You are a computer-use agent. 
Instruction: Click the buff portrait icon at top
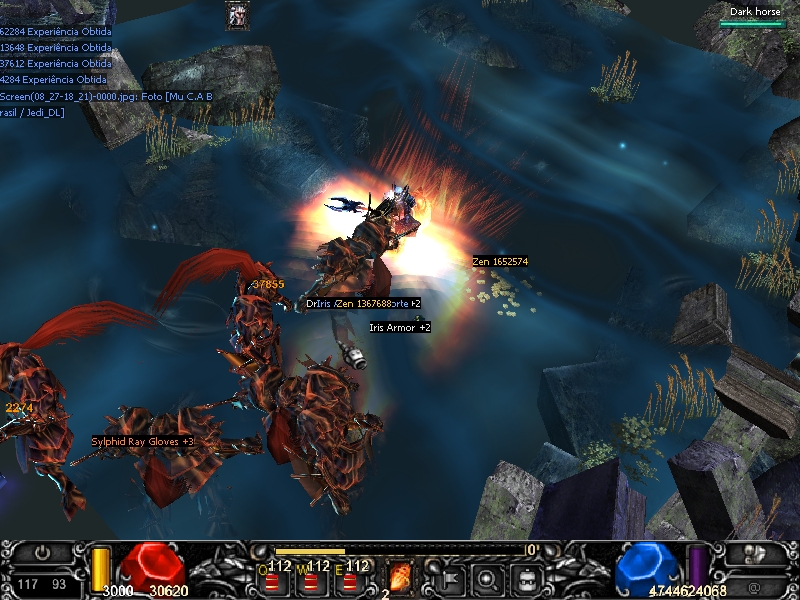tap(238, 15)
